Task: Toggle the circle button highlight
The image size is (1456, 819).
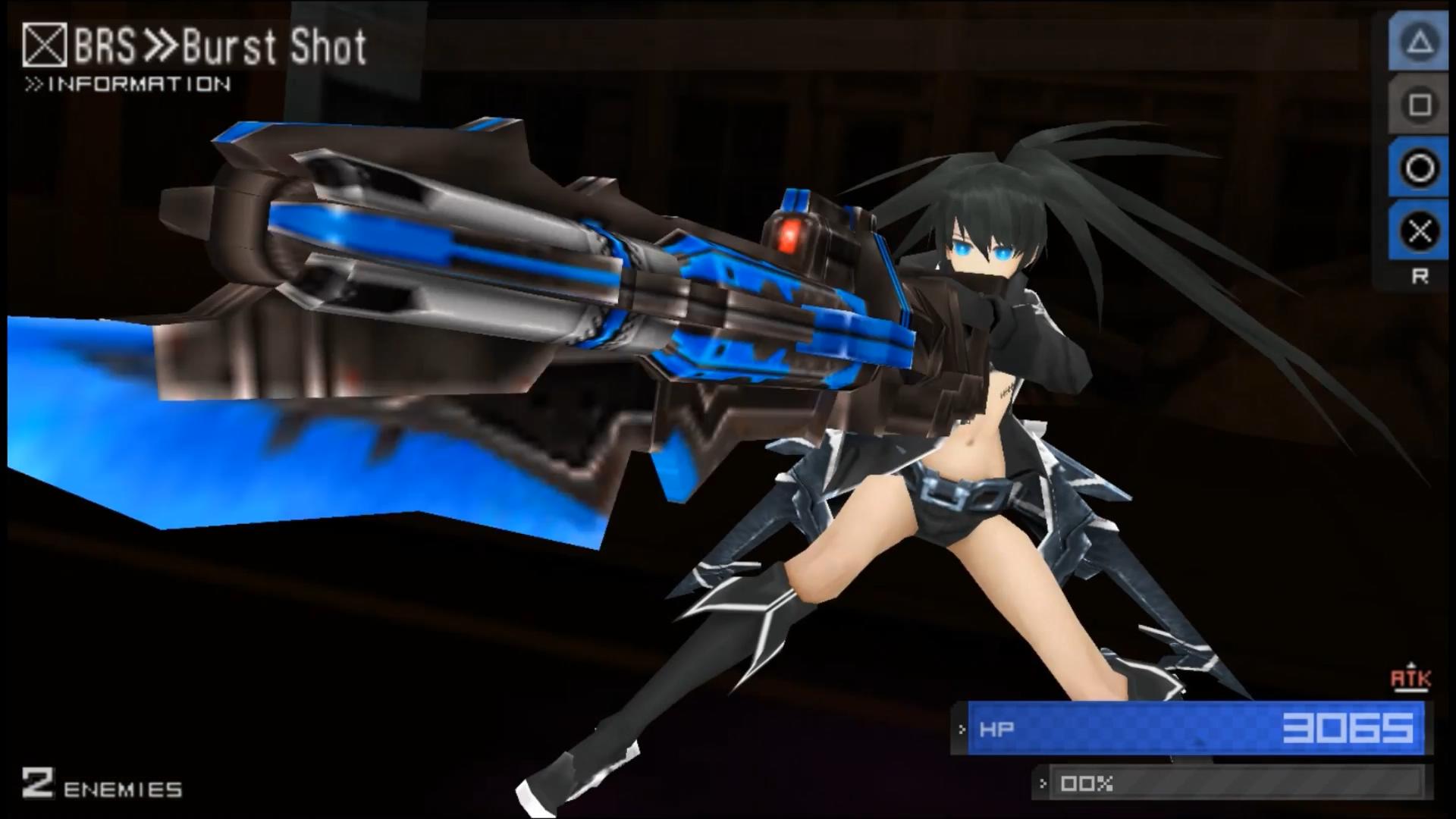Action: click(1420, 168)
